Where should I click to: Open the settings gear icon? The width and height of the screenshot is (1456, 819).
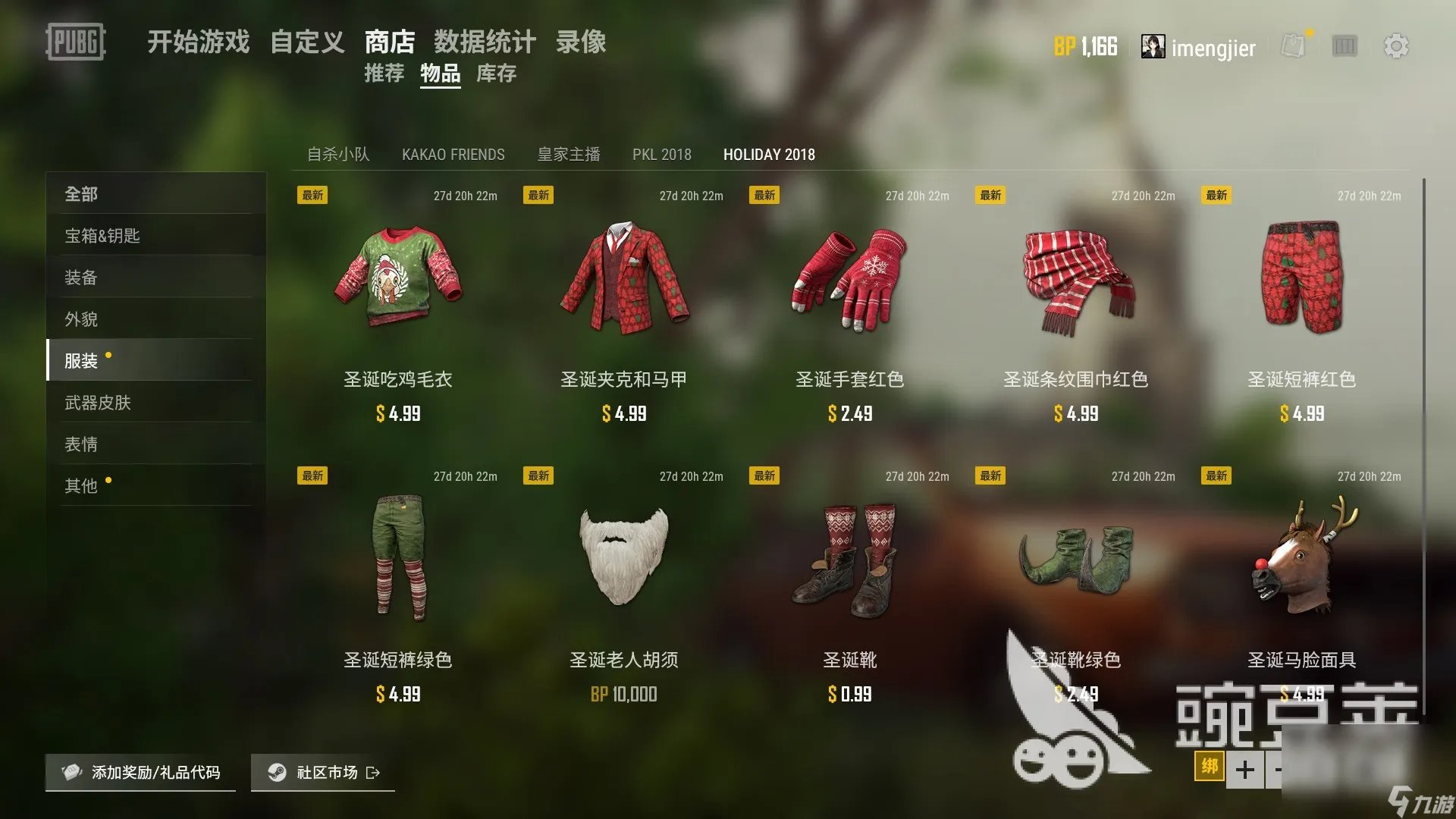click(x=1398, y=46)
